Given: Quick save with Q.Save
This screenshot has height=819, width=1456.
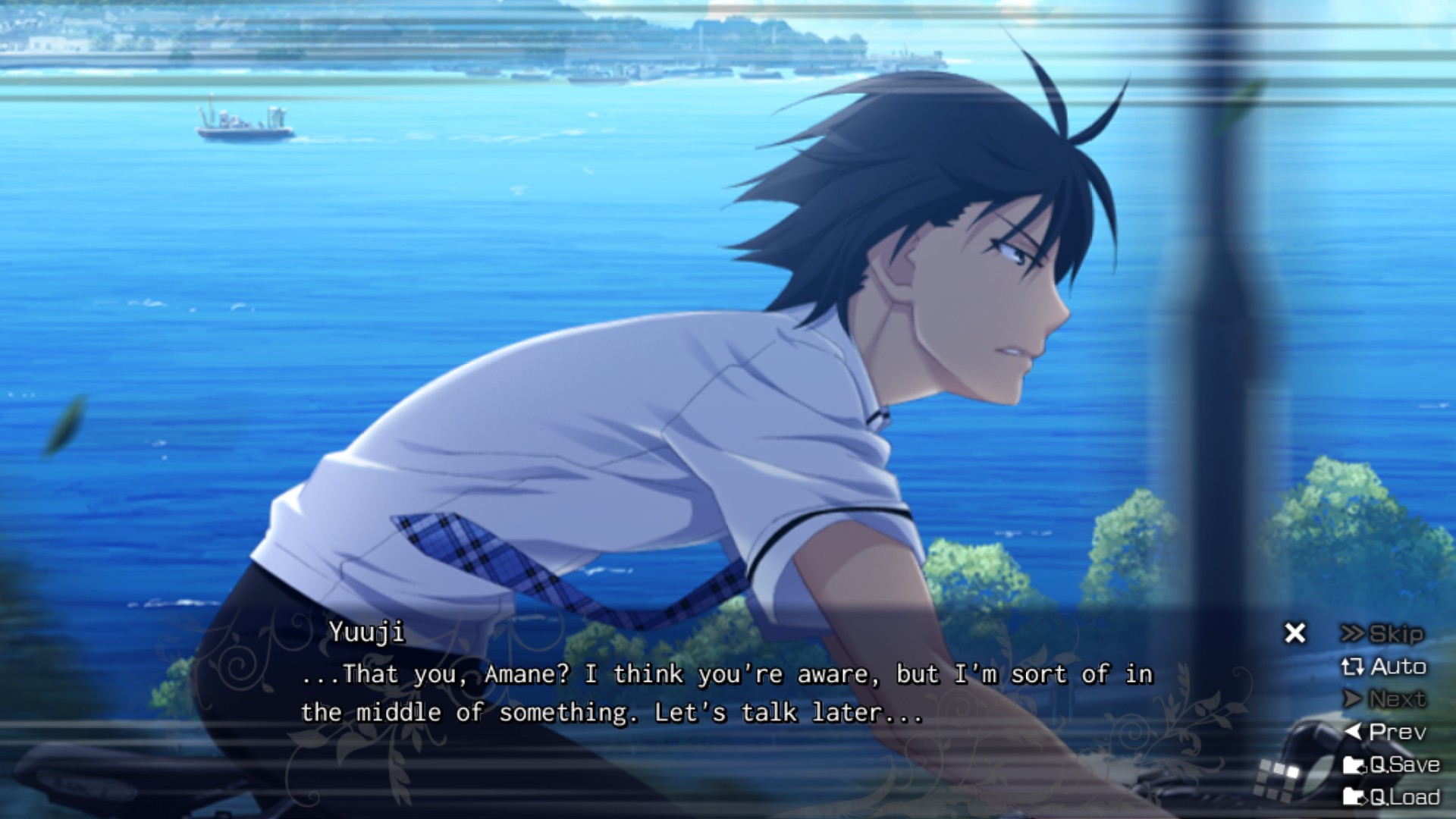Looking at the screenshot, I should [x=1392, y=764].
